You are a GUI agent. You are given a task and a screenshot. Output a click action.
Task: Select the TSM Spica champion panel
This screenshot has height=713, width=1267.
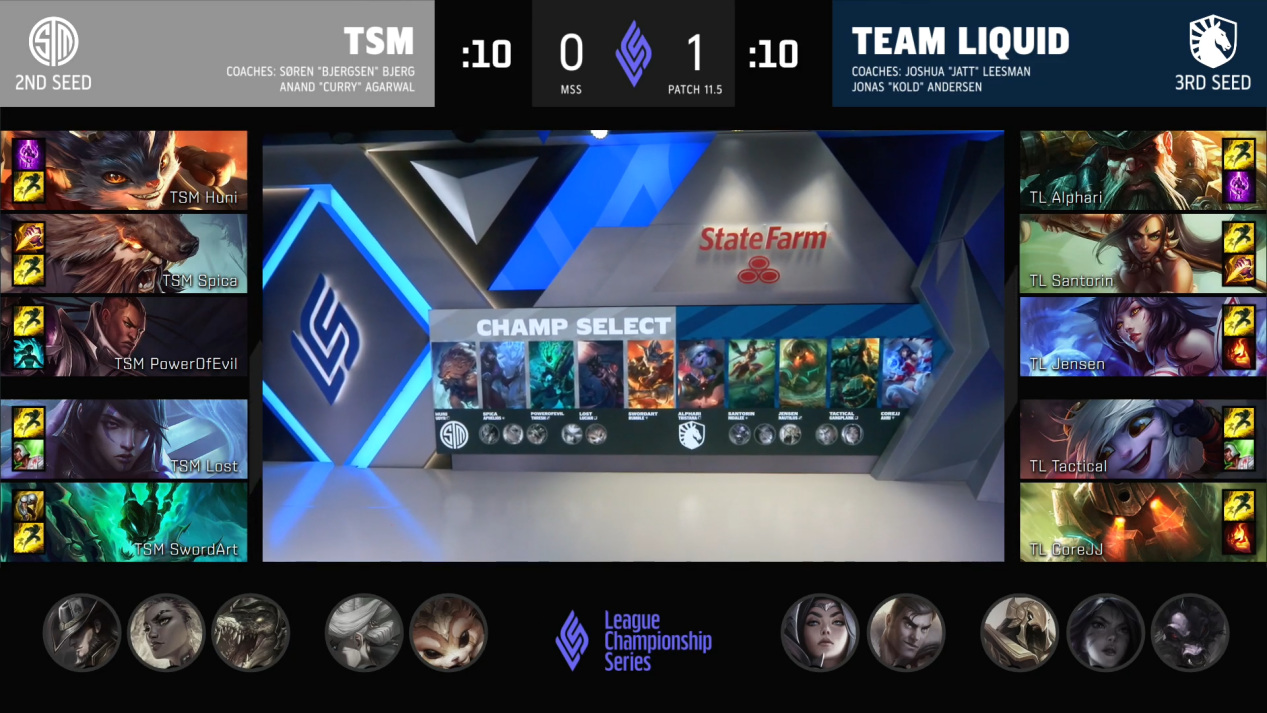click(124, 253)
